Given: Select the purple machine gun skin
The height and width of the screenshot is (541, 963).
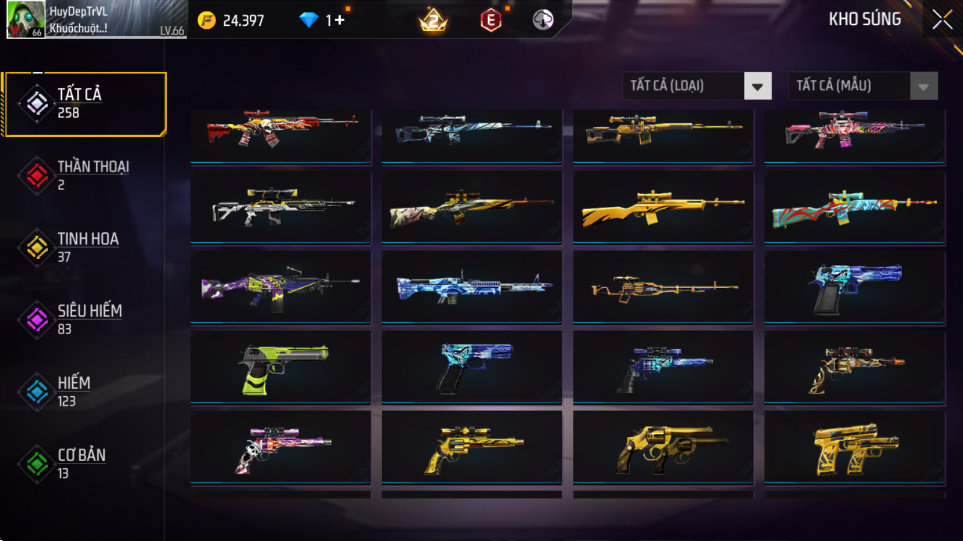Looking at the screenshot, I should 281,287.
